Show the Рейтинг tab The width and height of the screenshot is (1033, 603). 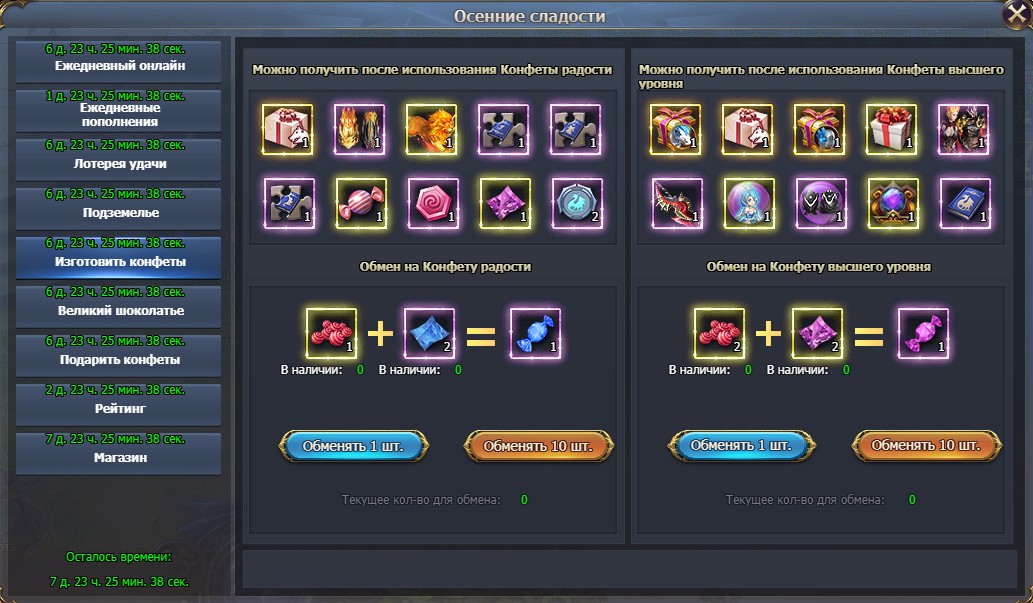pos(119,404)
